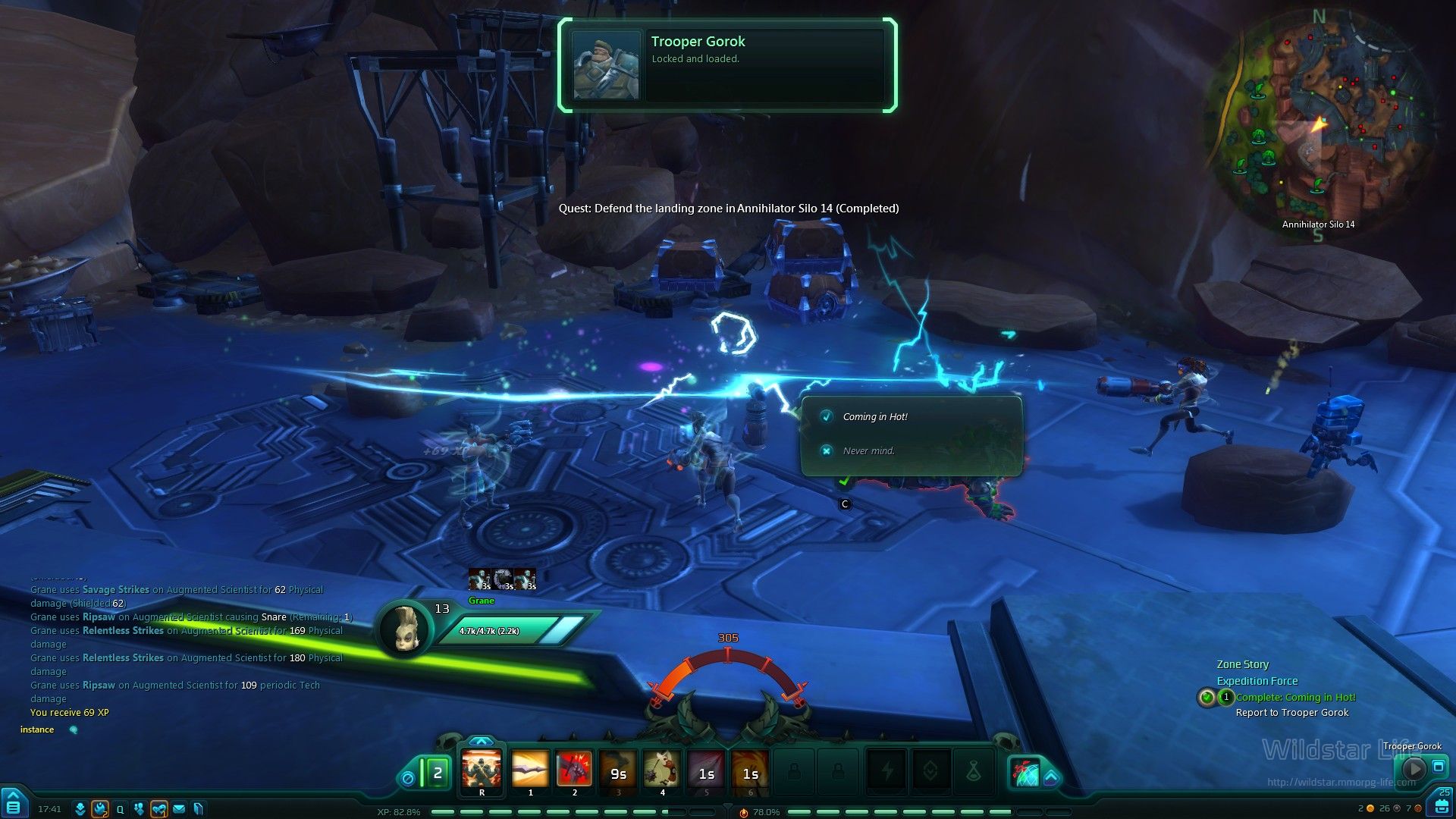Expand the path ability flyout arrow
This screenshot has width=1456, height=819.
click(1051, 777)
